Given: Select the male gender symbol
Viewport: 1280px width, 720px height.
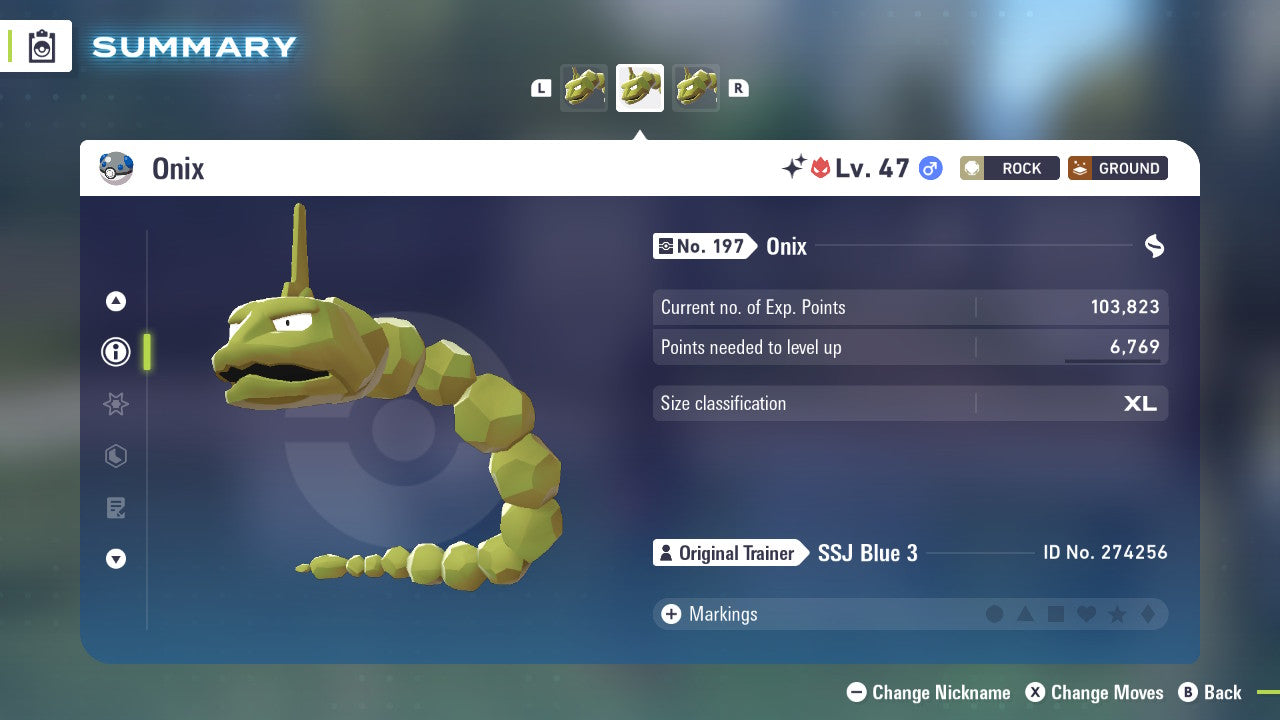Looking at the screenshot, I should tap(928, 168).
